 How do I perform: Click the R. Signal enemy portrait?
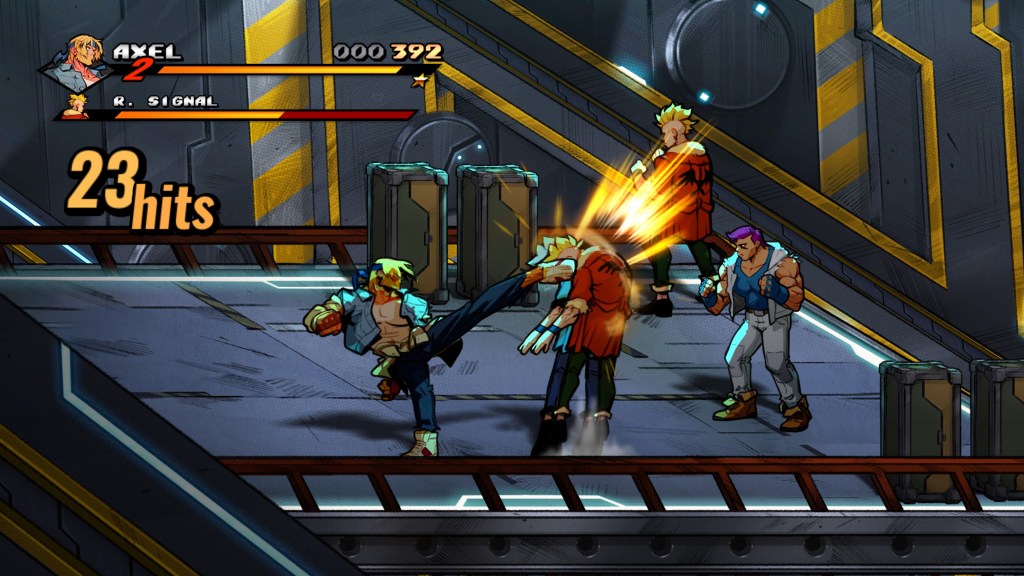pos(74,106)
